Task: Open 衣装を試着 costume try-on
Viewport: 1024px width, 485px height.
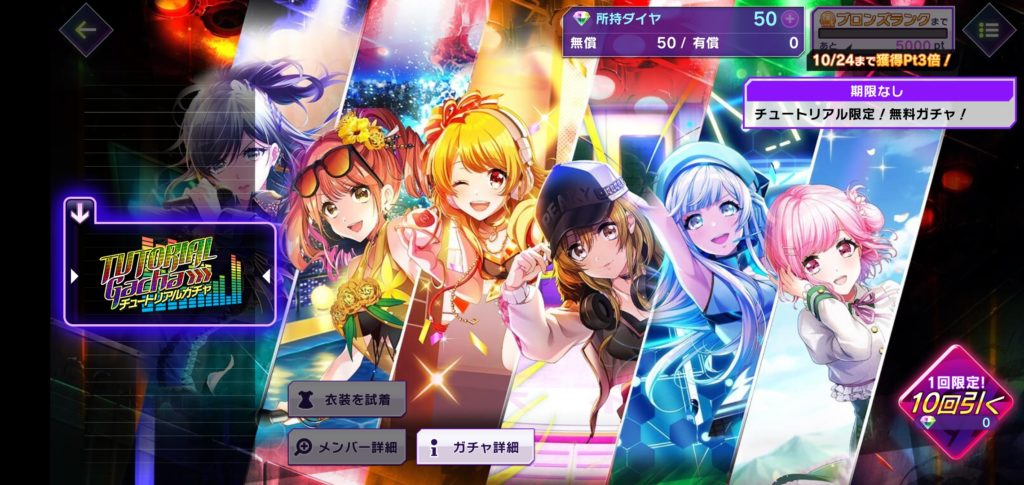Action: point(347,398)
